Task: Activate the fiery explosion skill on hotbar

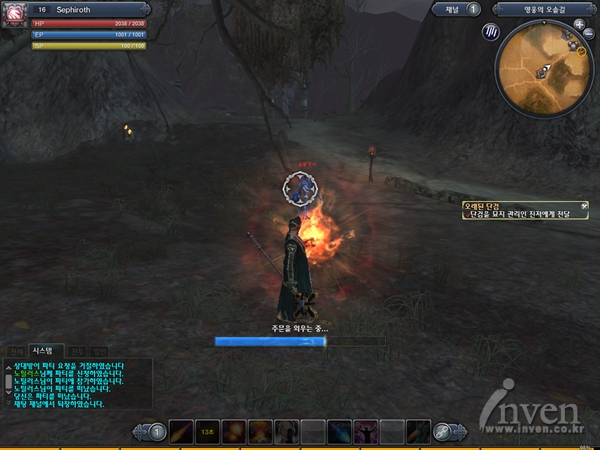Action: pyautogui.click(x=234, y=432)
